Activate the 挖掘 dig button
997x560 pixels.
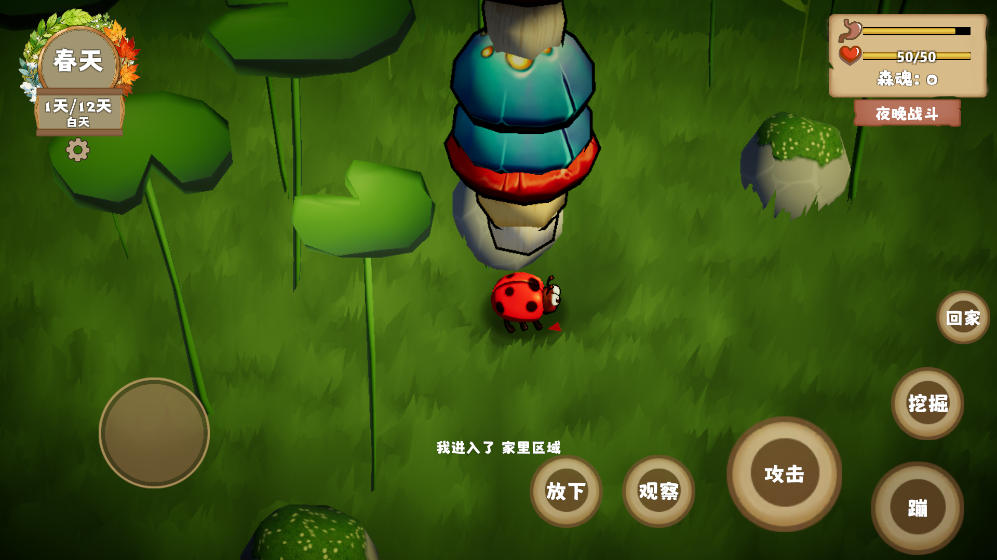point(927,403)
